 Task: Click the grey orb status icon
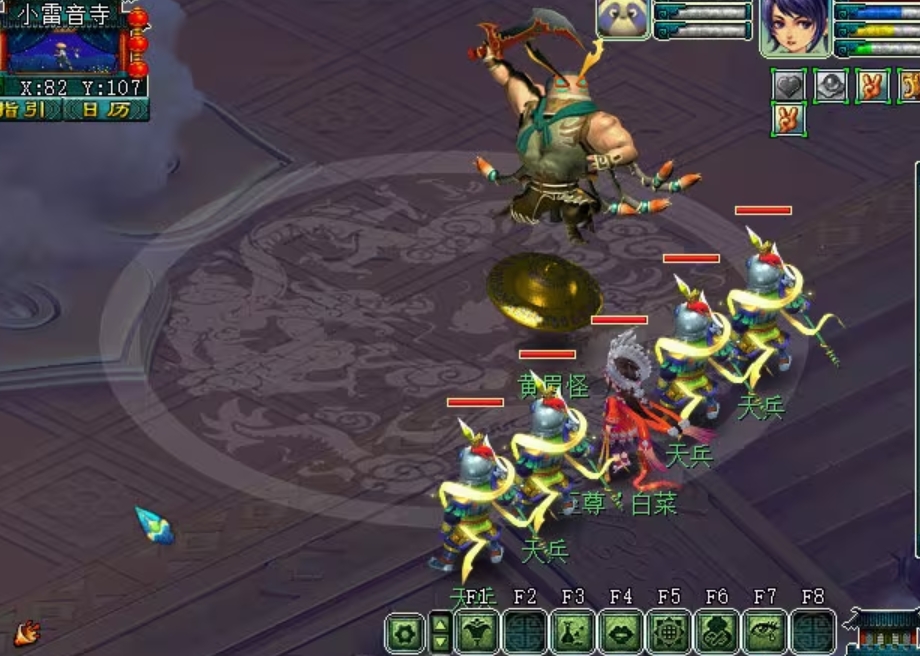pos(831,86)
